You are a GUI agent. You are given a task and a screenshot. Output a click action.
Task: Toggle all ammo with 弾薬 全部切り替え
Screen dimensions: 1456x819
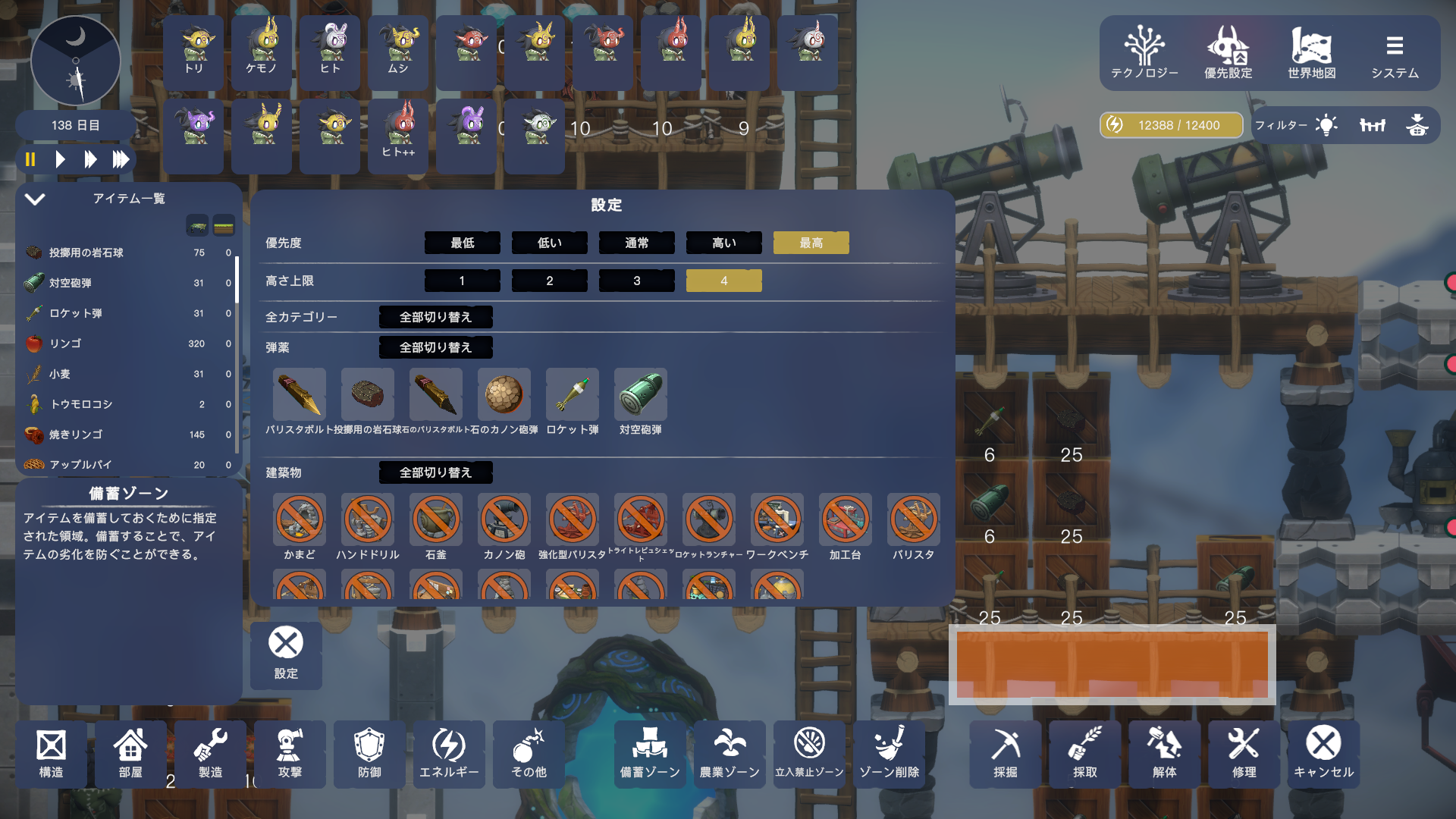pos(435,347)
